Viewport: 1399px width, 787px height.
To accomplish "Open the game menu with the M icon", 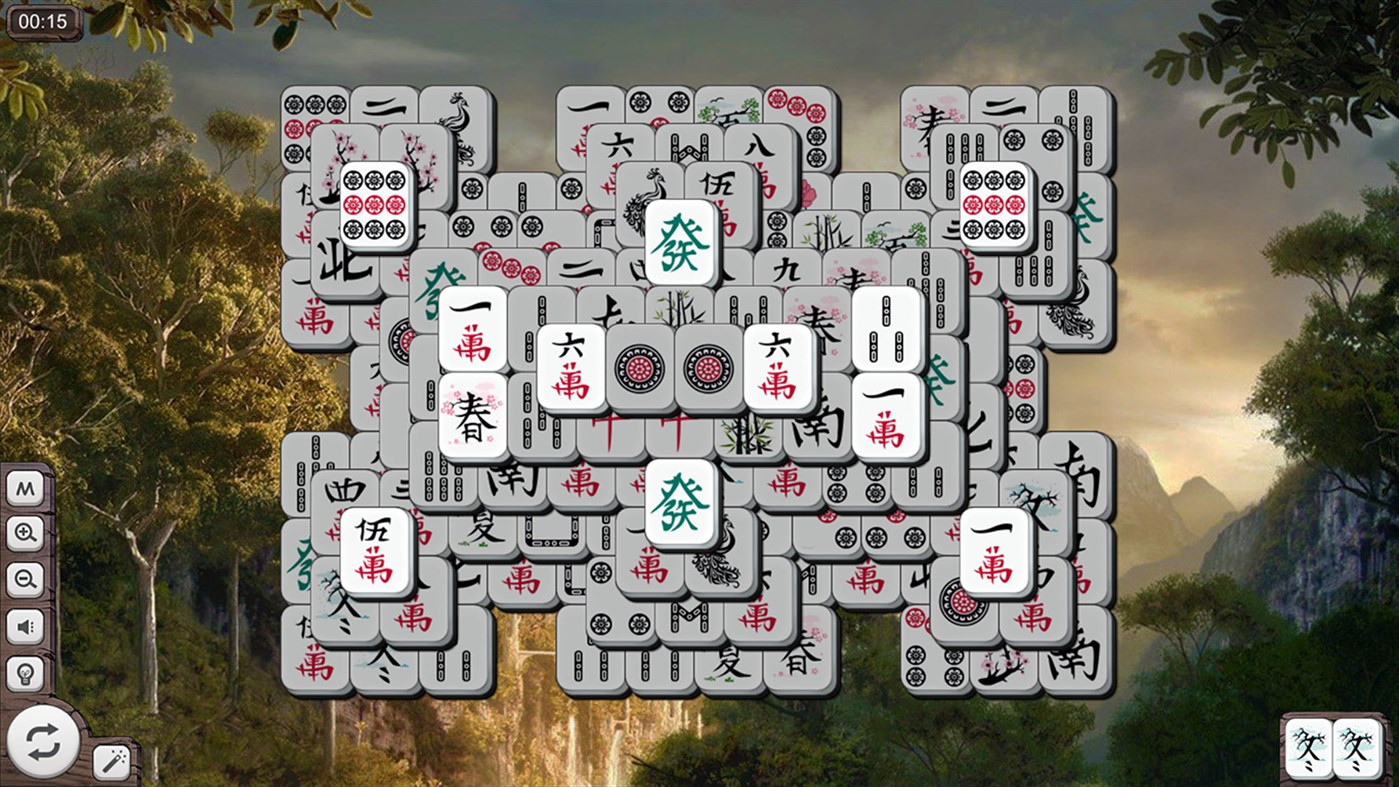I will (x=25, y=487).
